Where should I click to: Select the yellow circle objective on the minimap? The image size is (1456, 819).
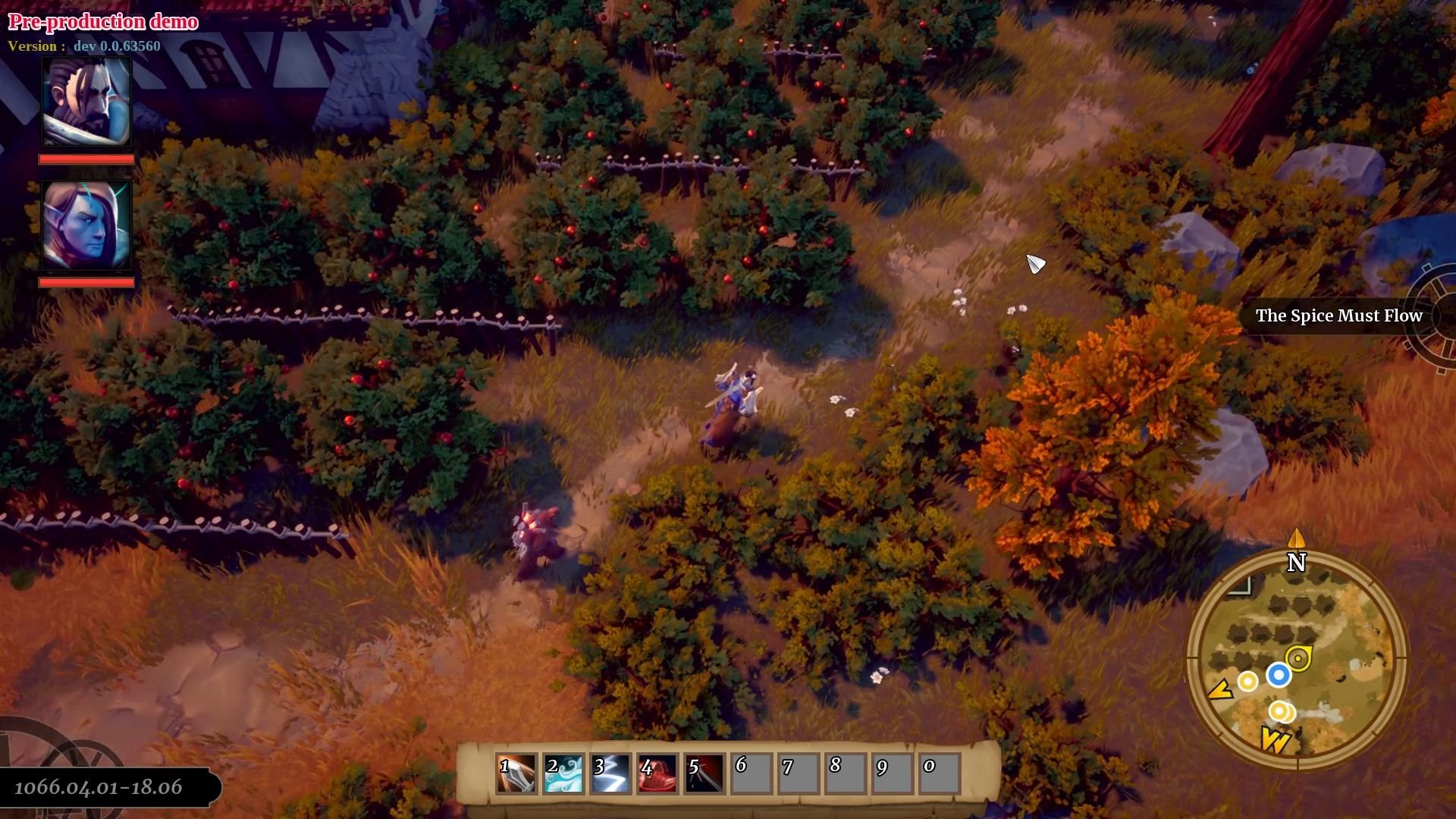pos(1247,681)
